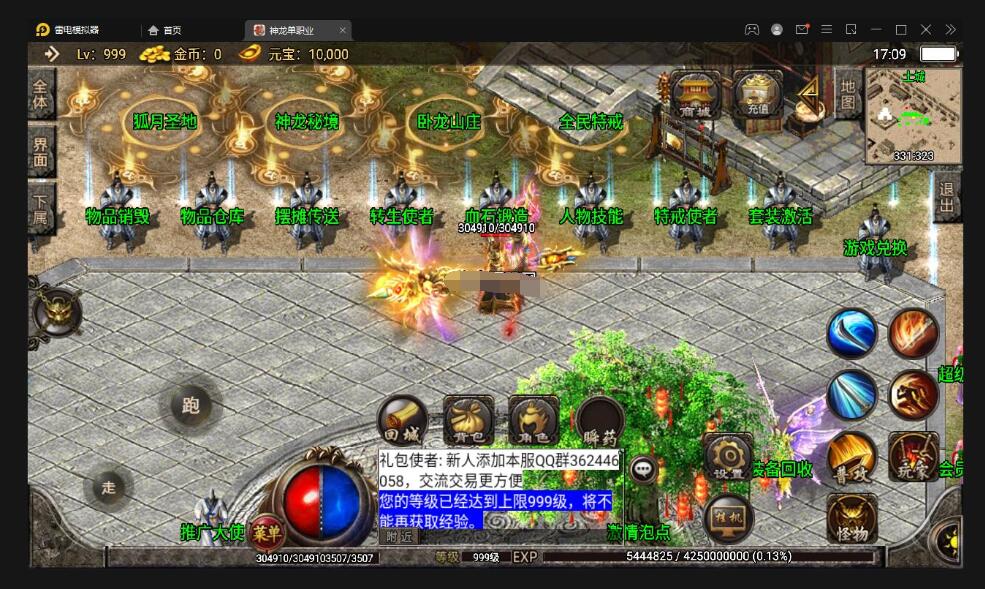The image size is (985, 589).
Task: Select the 界面 side tab
Action: [41, 151]
